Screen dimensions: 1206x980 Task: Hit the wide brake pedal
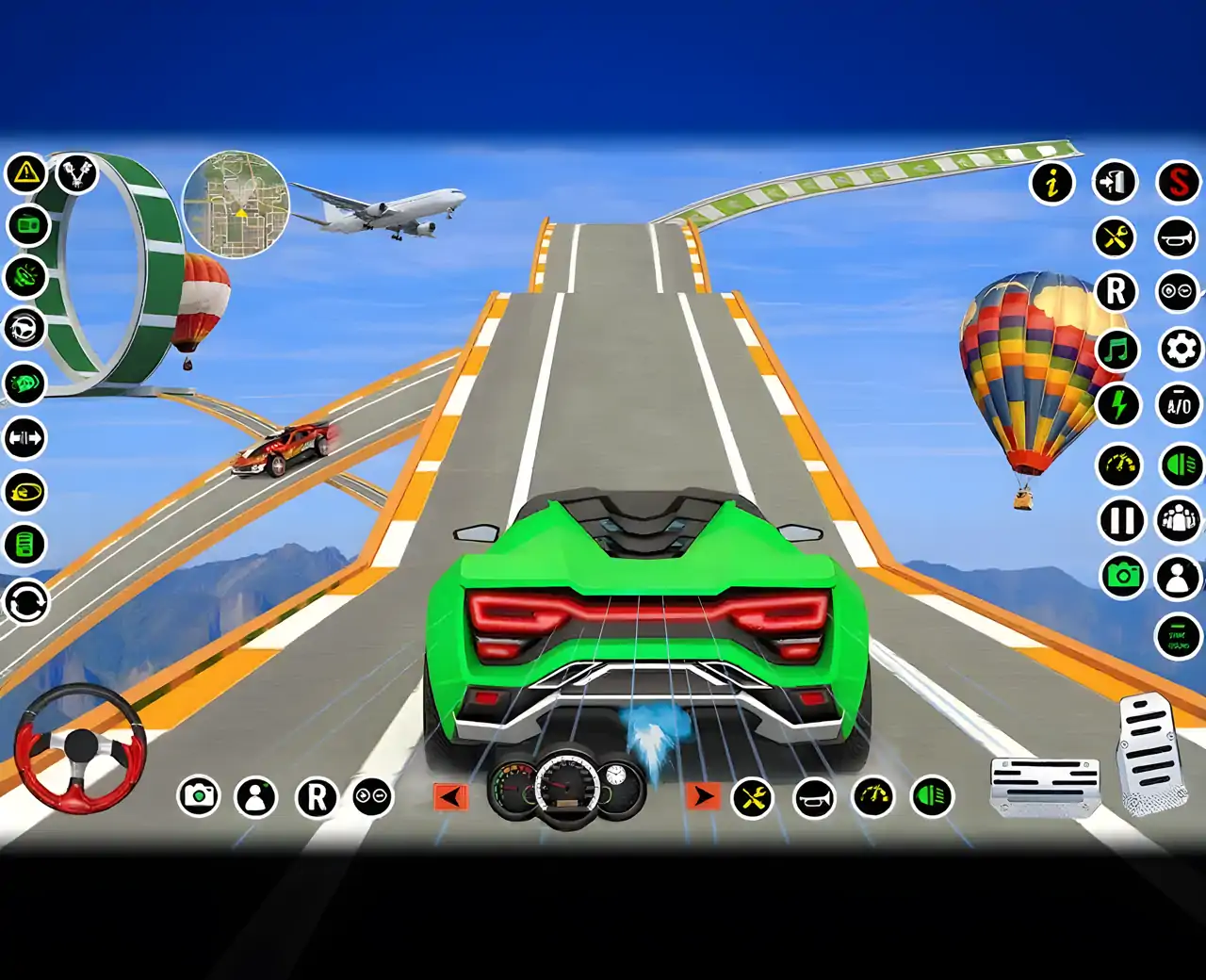point(1044,784)
